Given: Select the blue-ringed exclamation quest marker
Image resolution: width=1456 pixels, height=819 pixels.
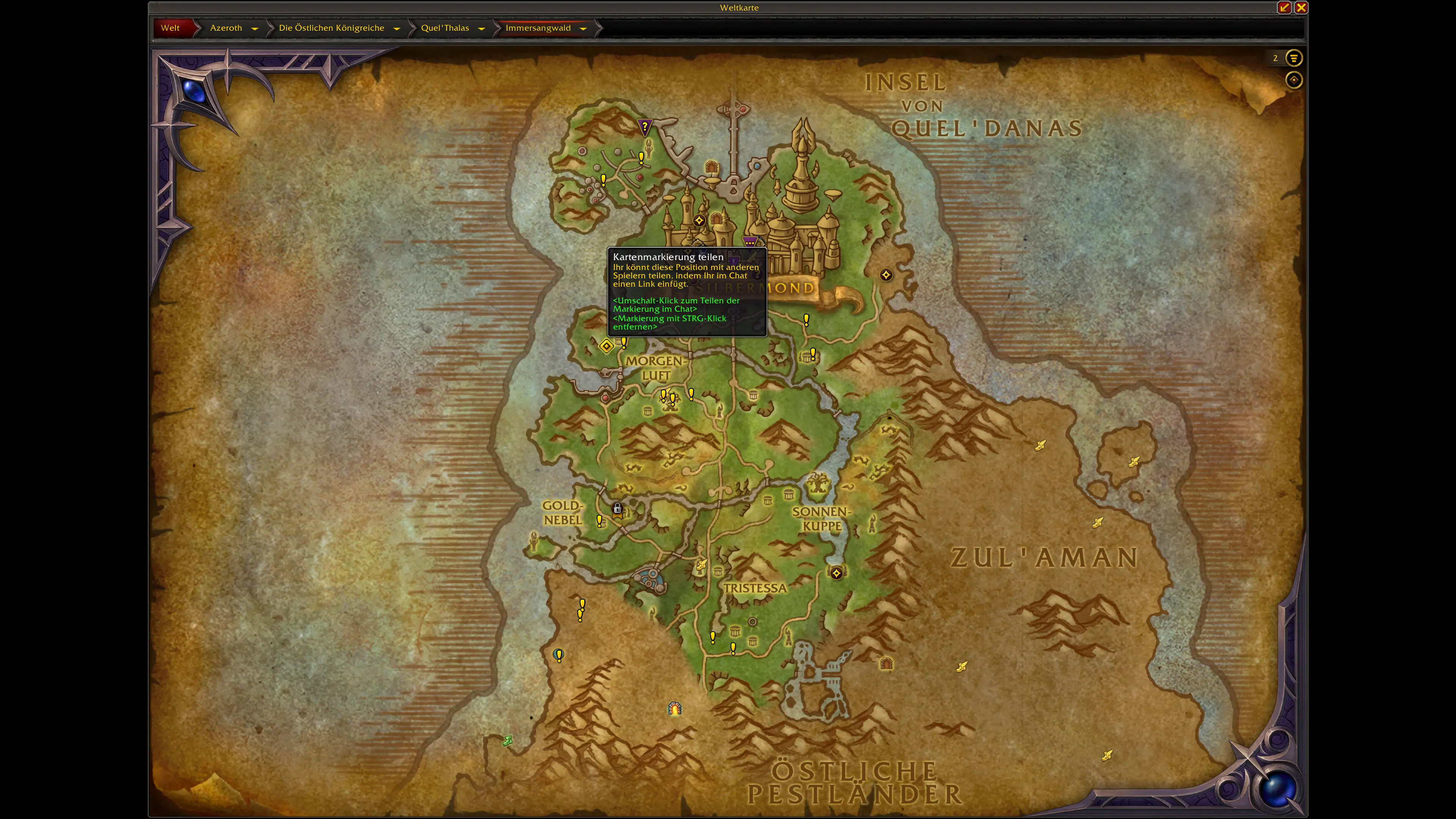Looking at the screenshot, I should point(559,655).
